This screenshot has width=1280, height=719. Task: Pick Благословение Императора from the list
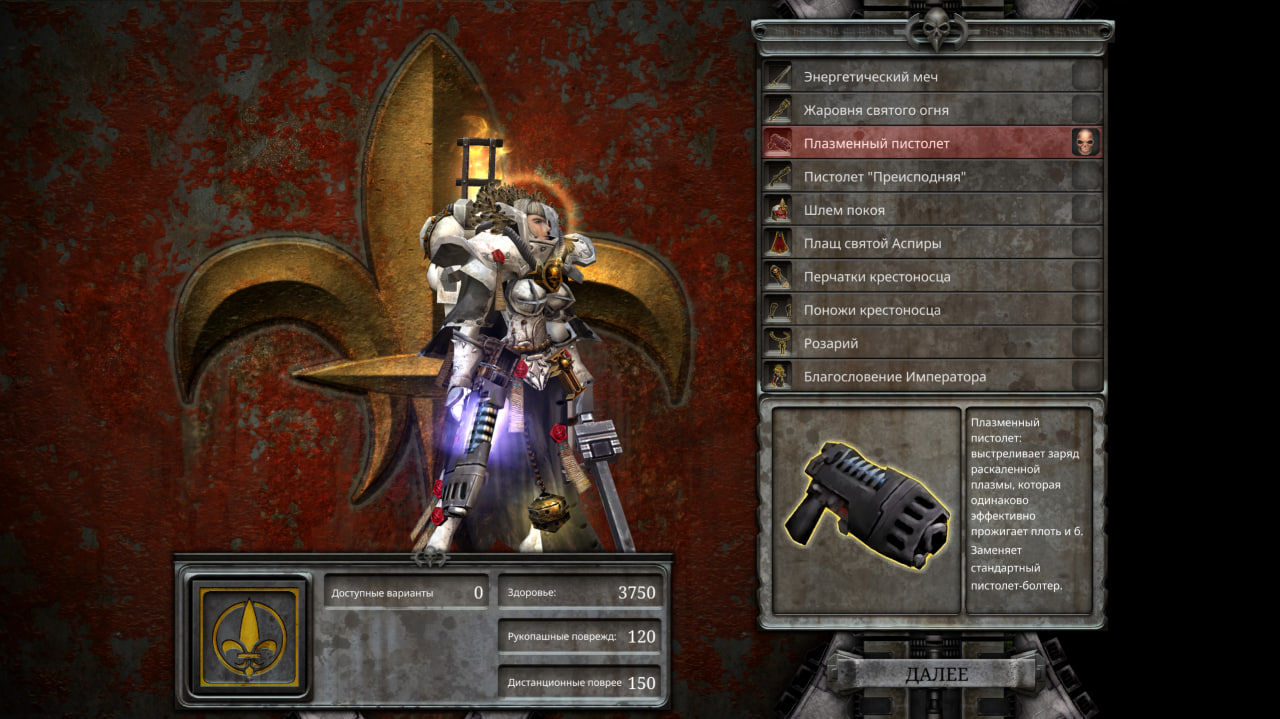tap(915, 377)
